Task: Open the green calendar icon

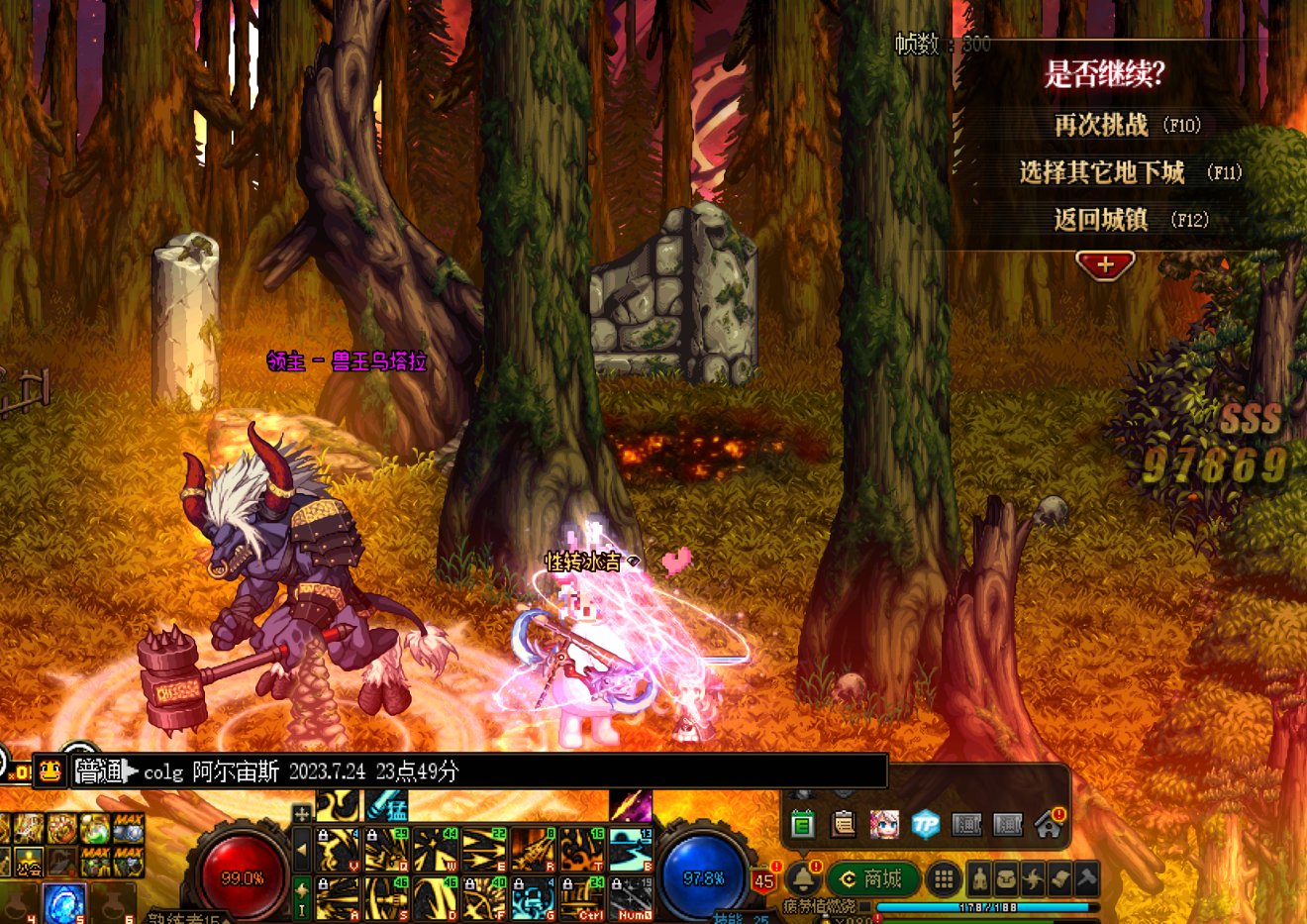Action: 802,823
